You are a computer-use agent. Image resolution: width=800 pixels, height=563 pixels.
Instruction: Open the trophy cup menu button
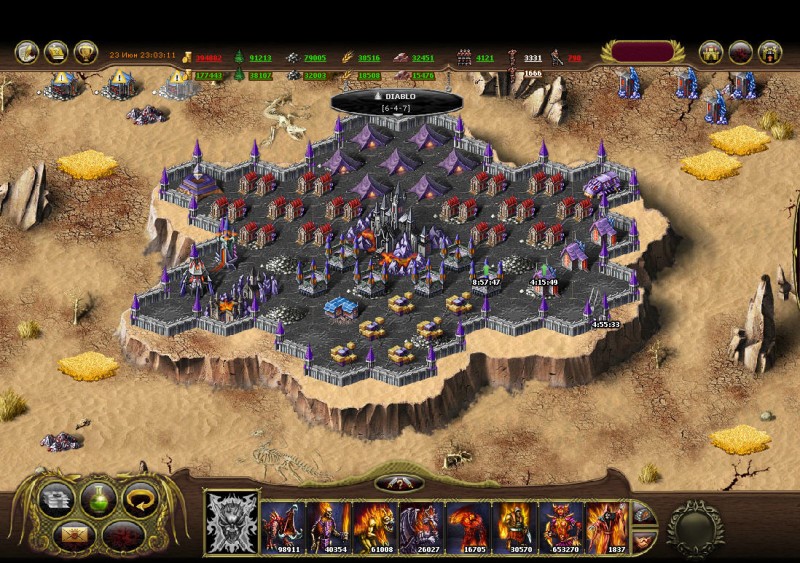coord(86,52)
